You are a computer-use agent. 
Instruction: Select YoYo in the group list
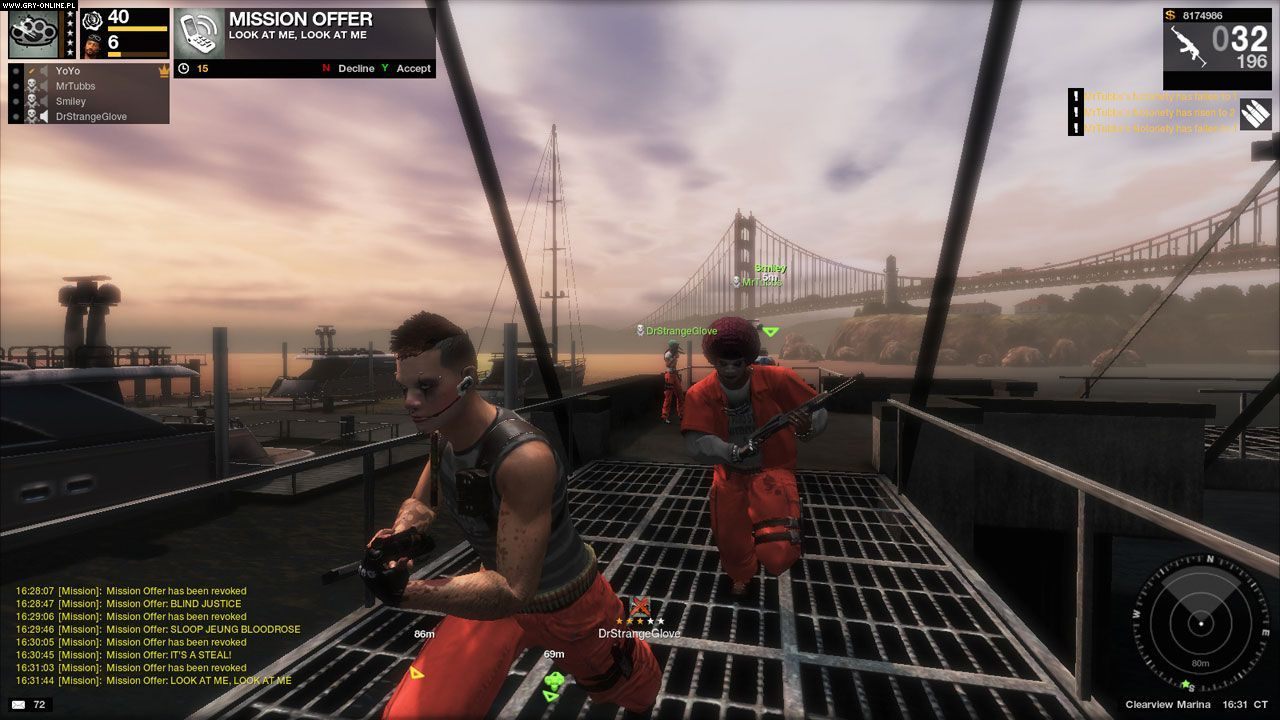coord(68,71)
